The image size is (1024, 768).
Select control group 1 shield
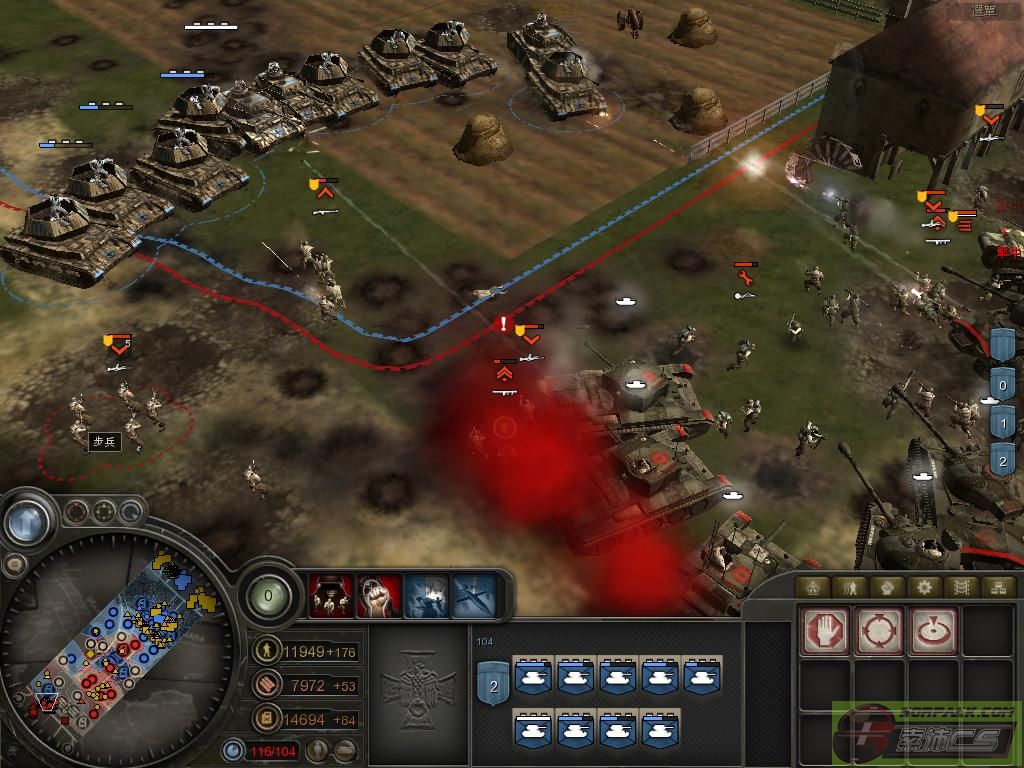click(1003, 423)
